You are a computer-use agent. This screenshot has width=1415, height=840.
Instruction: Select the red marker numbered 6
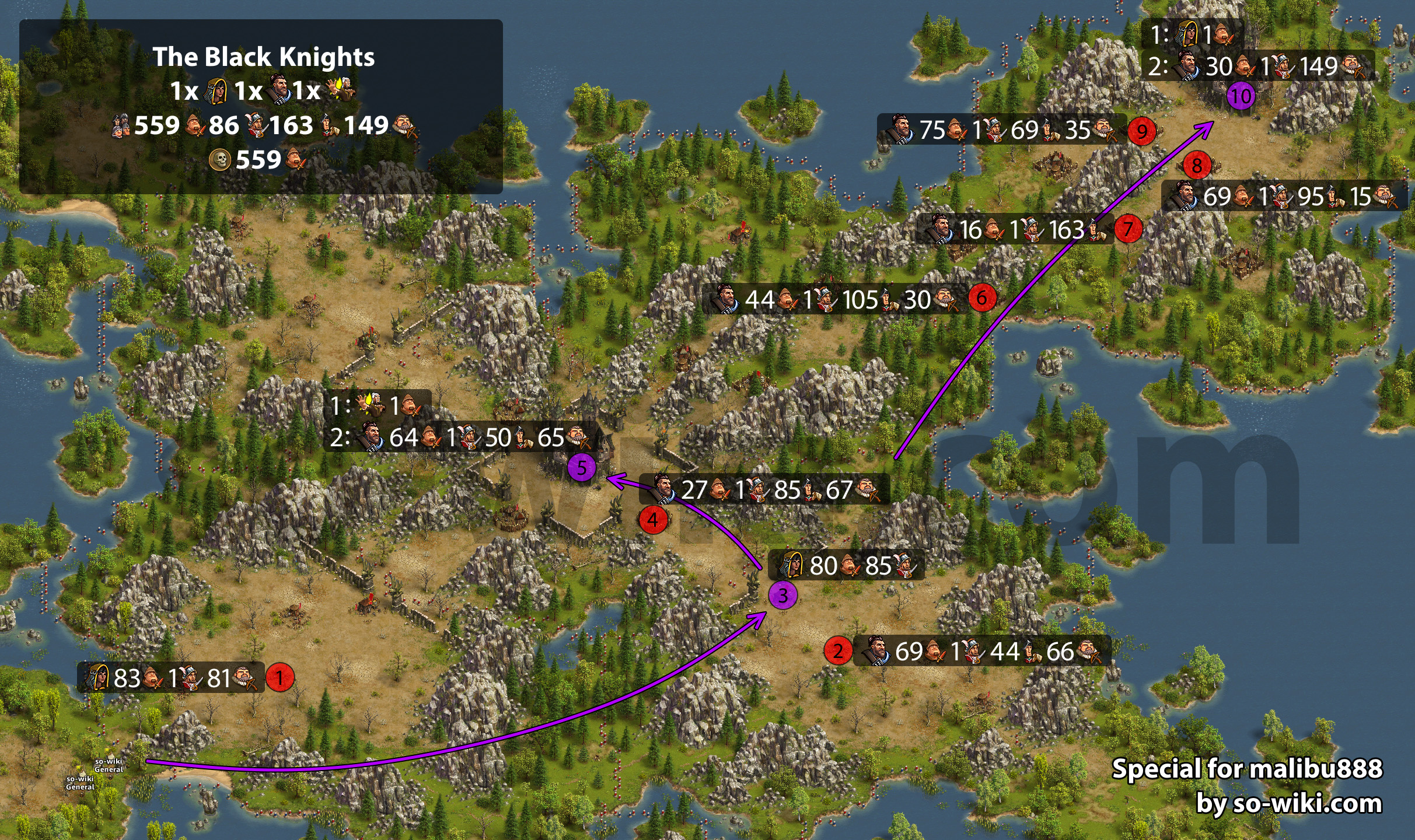coord(982,297)
